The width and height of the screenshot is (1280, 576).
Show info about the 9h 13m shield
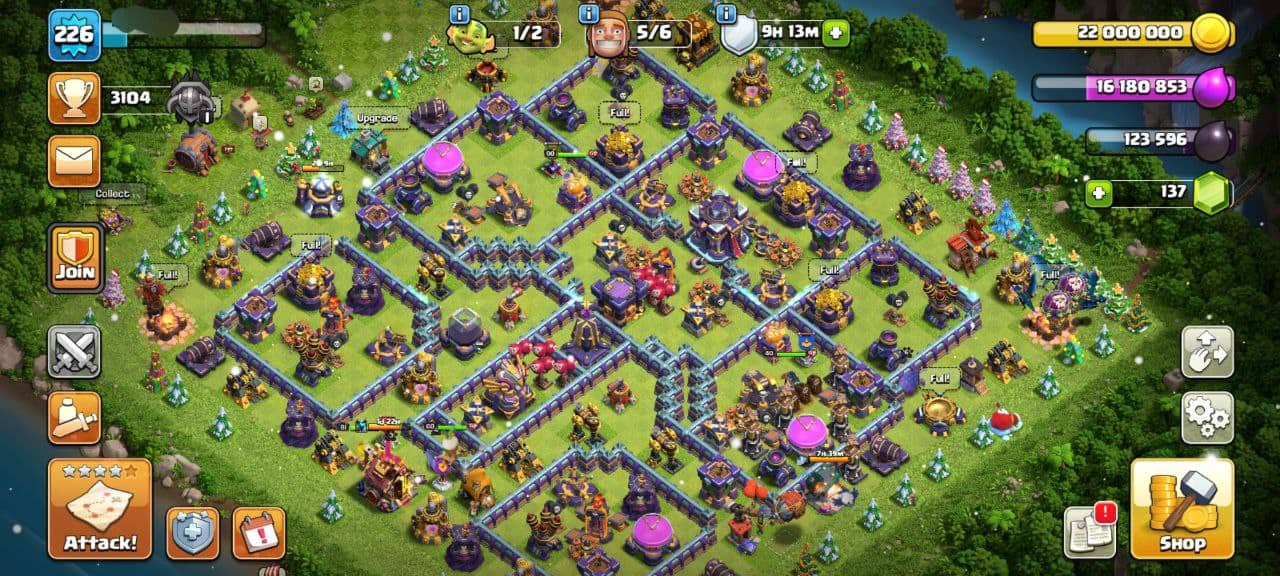point(726,14)
